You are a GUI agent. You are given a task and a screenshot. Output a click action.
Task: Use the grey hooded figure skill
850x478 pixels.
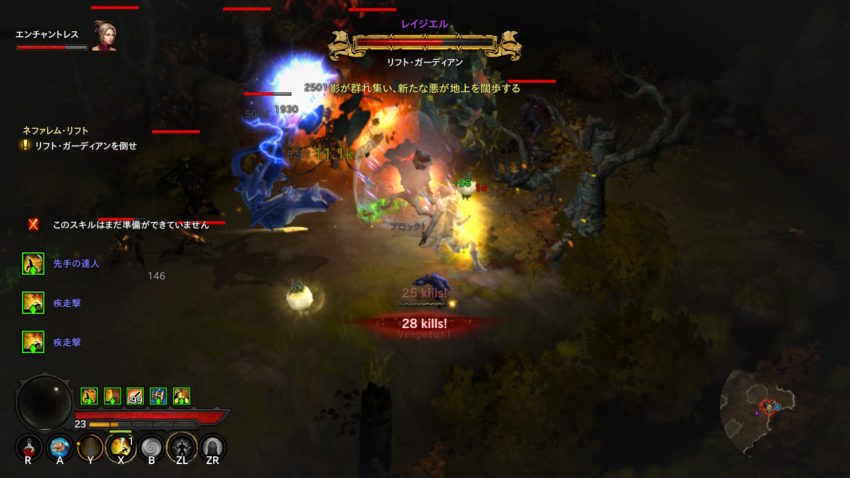[213, 447]
